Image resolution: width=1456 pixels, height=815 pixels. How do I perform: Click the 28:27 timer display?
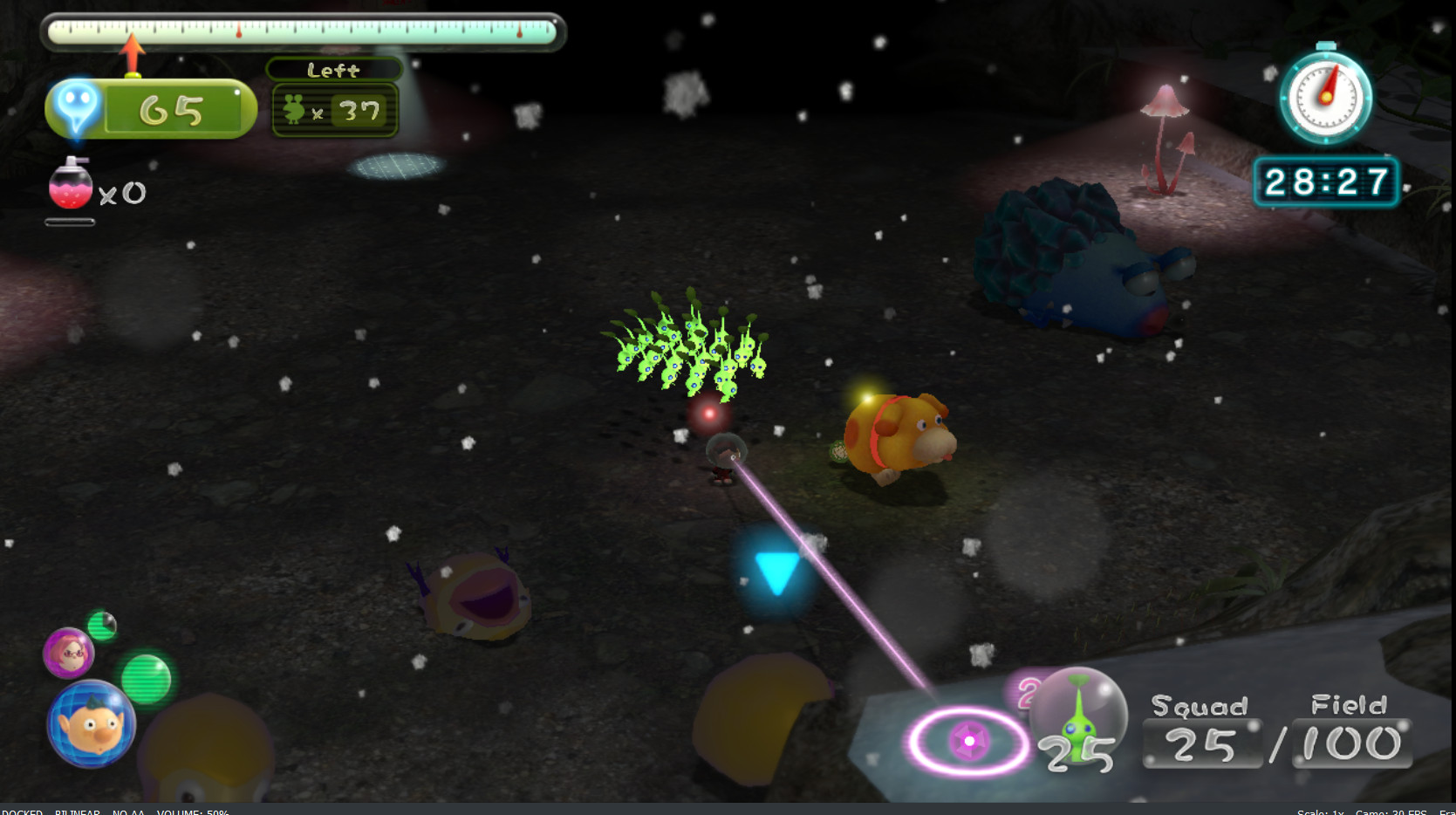pos(1327,181)
